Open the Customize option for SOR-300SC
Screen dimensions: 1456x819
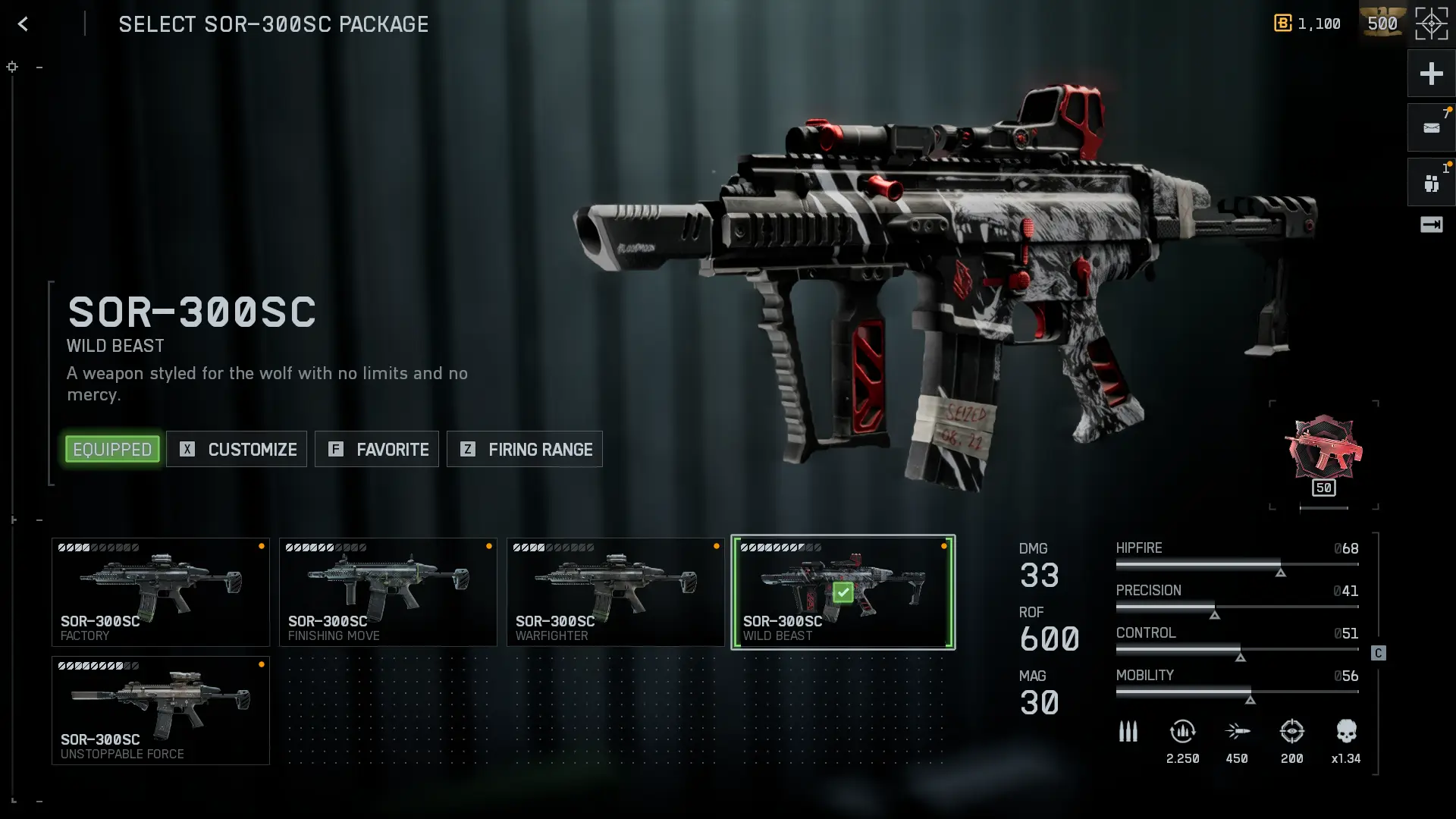tap(237, 450)
